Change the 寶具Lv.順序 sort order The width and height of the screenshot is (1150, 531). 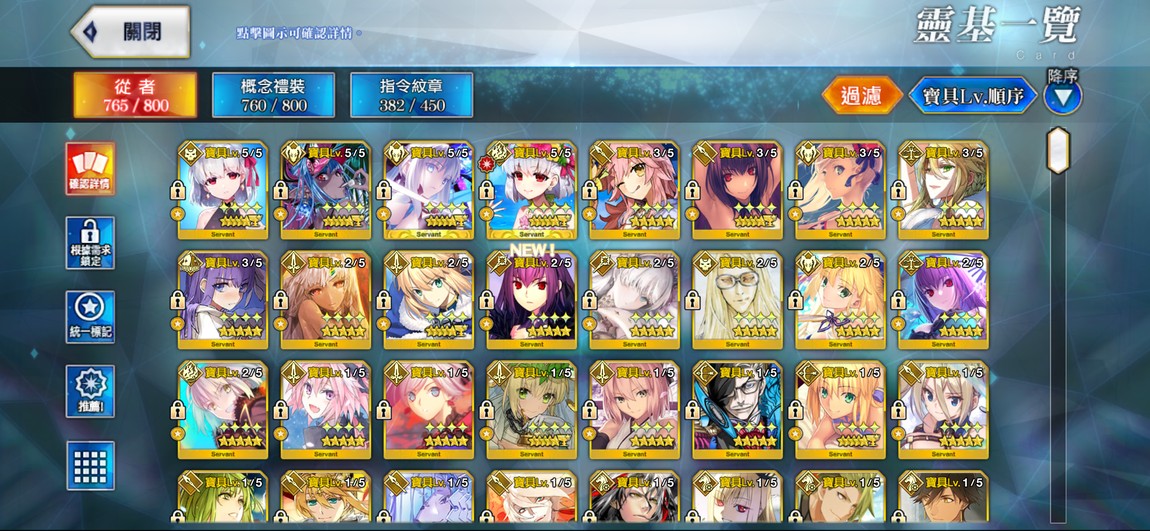point(971,96)
